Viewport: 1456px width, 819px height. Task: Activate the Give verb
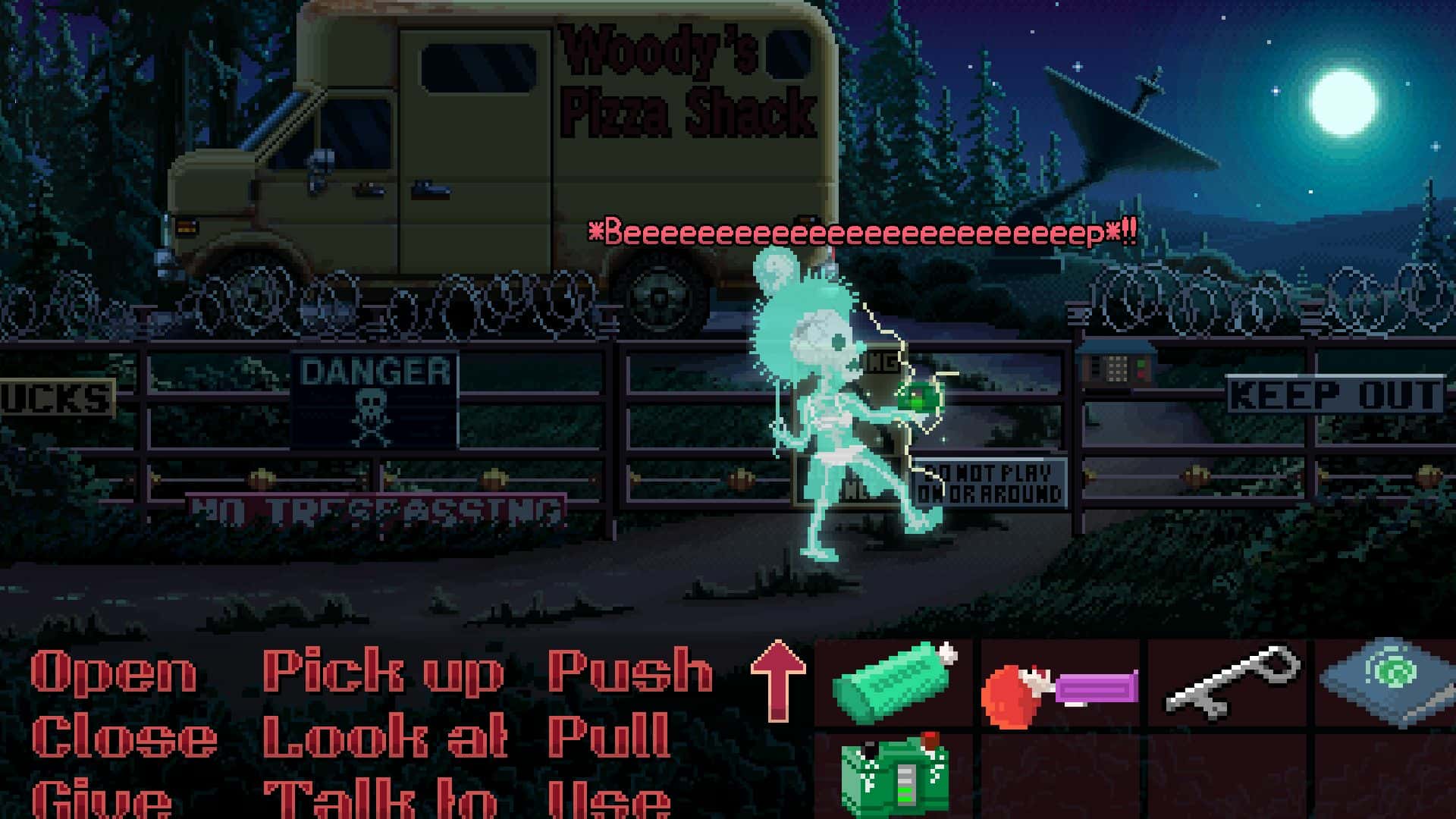(101, 799)
